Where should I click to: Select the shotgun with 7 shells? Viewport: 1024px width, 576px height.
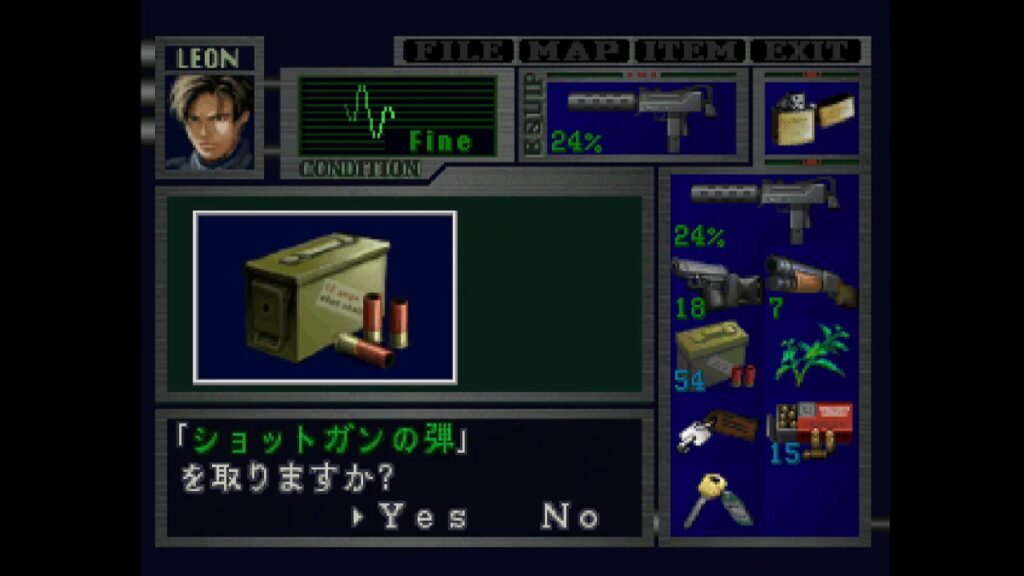coord(810,284)
